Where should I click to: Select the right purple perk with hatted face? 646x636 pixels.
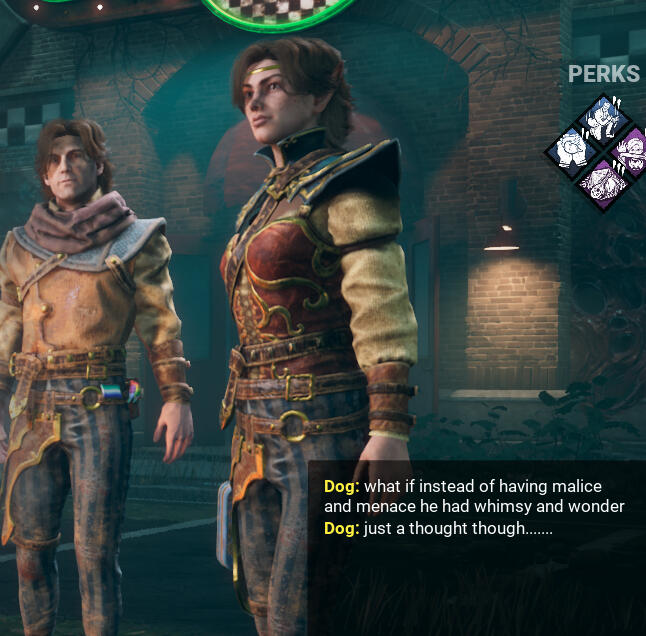[x=631, y=152]
